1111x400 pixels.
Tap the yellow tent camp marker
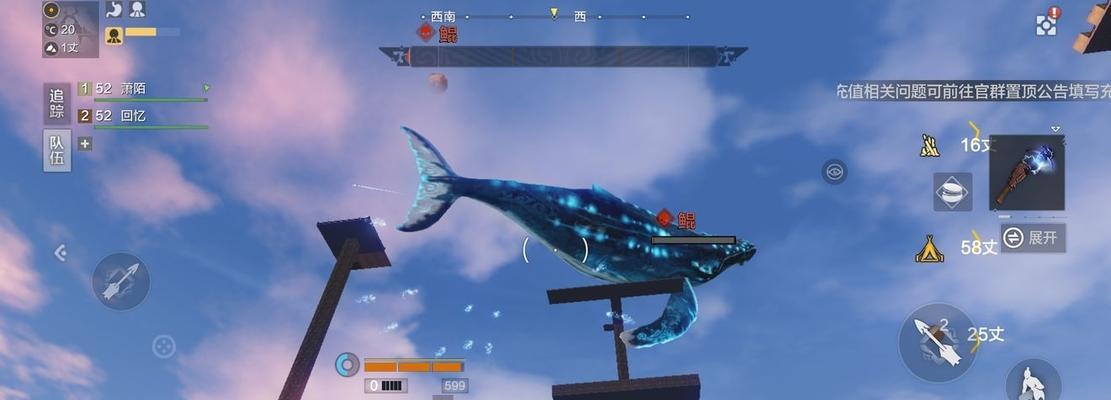(x=929, y=249)
